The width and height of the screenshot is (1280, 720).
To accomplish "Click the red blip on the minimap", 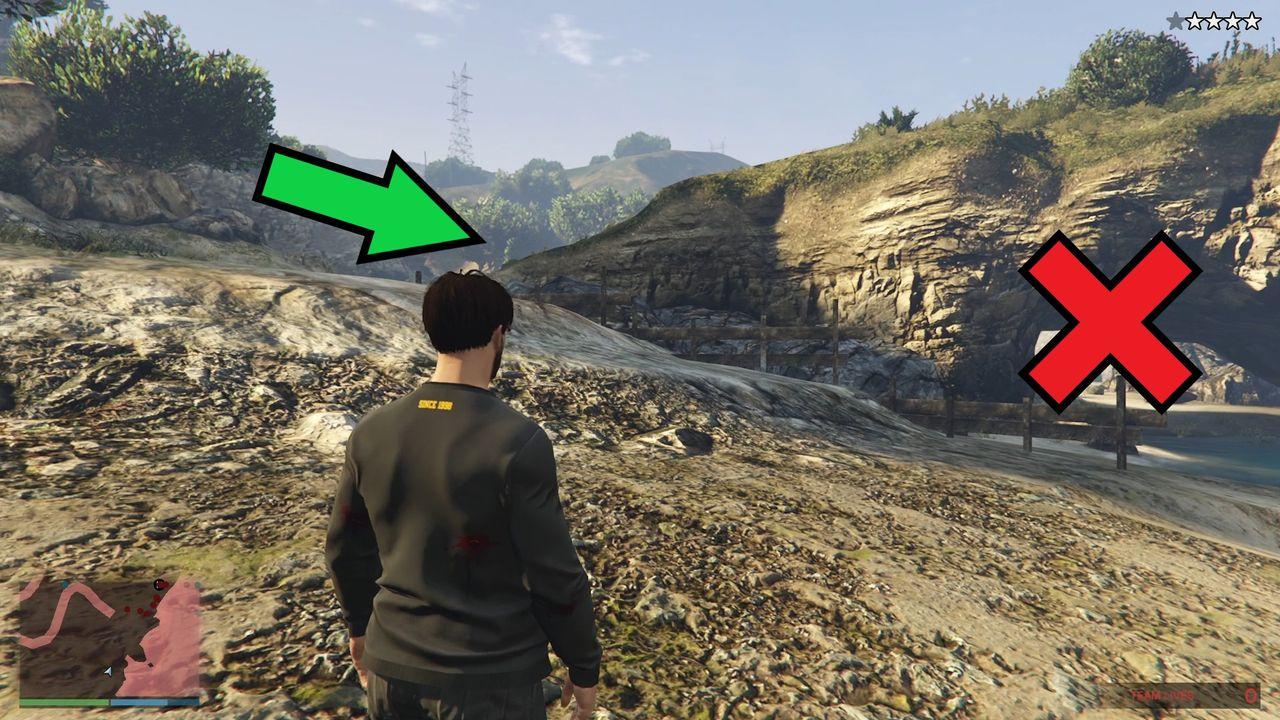I will pyautogui.click(x=159, y=584).
